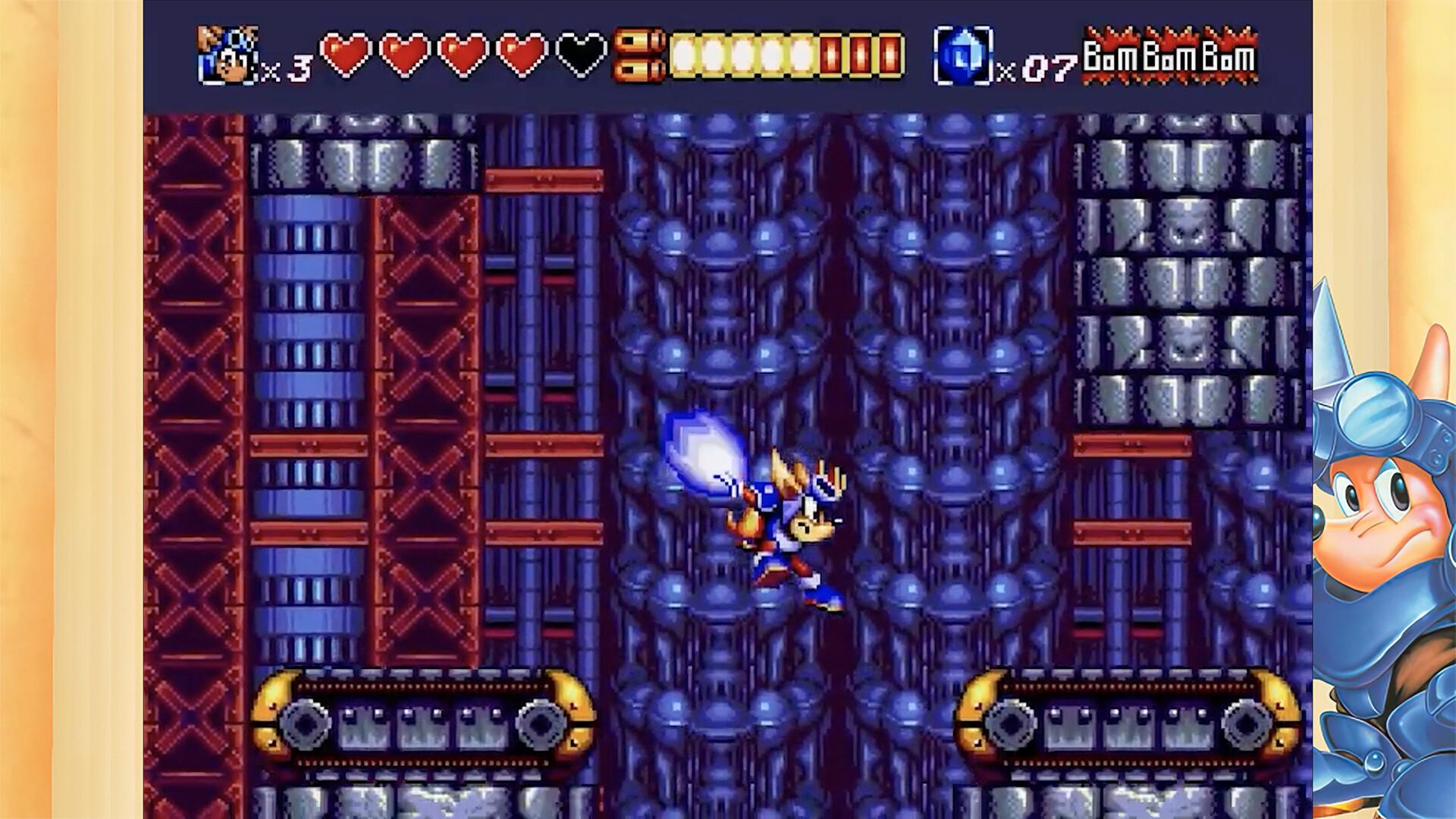Screen dimensions: 1456x819
Task: Click the blue gem icon in the HUD
Action: tap(963, 53)
